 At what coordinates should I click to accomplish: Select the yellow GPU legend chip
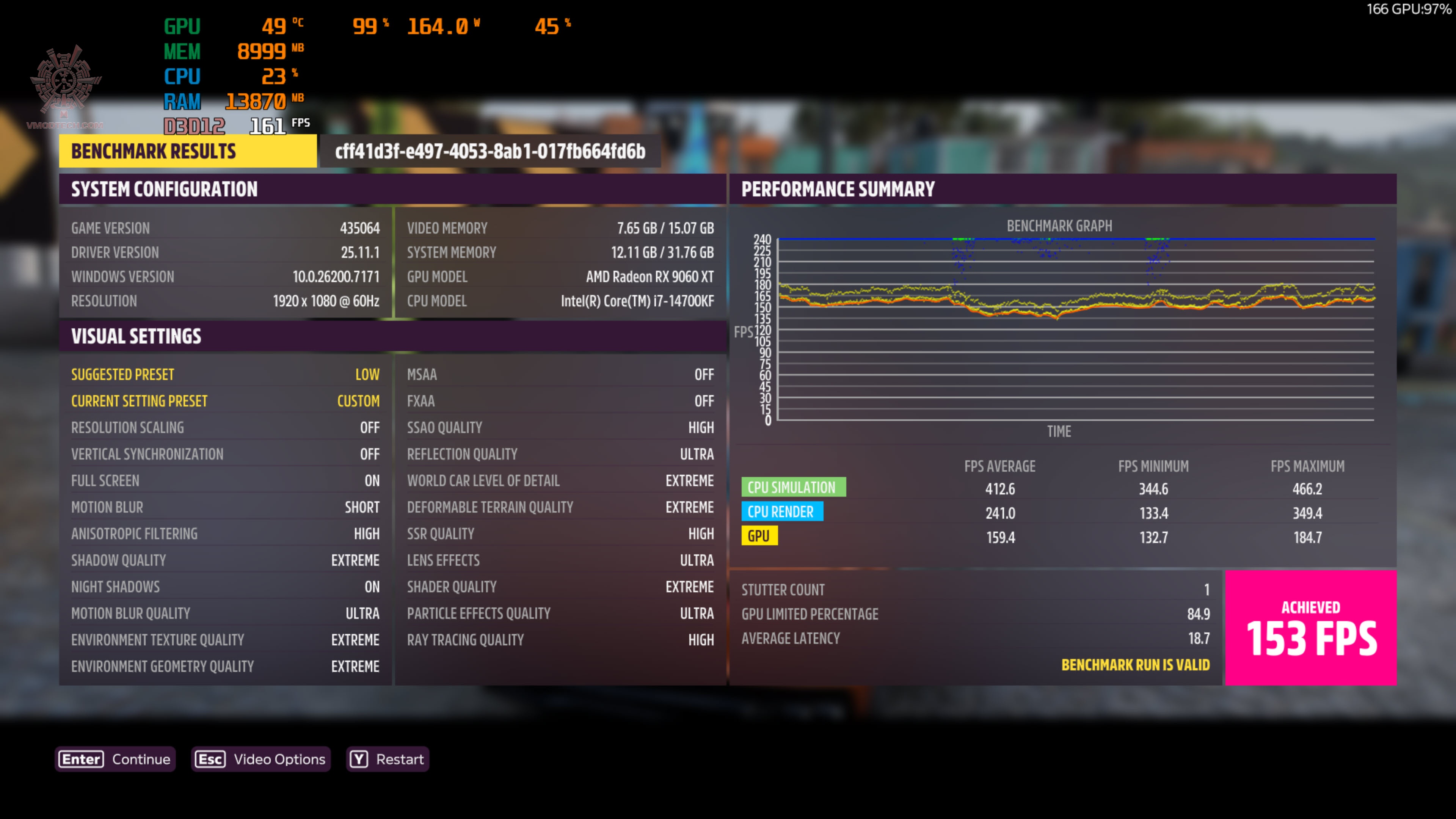[759, 535]
